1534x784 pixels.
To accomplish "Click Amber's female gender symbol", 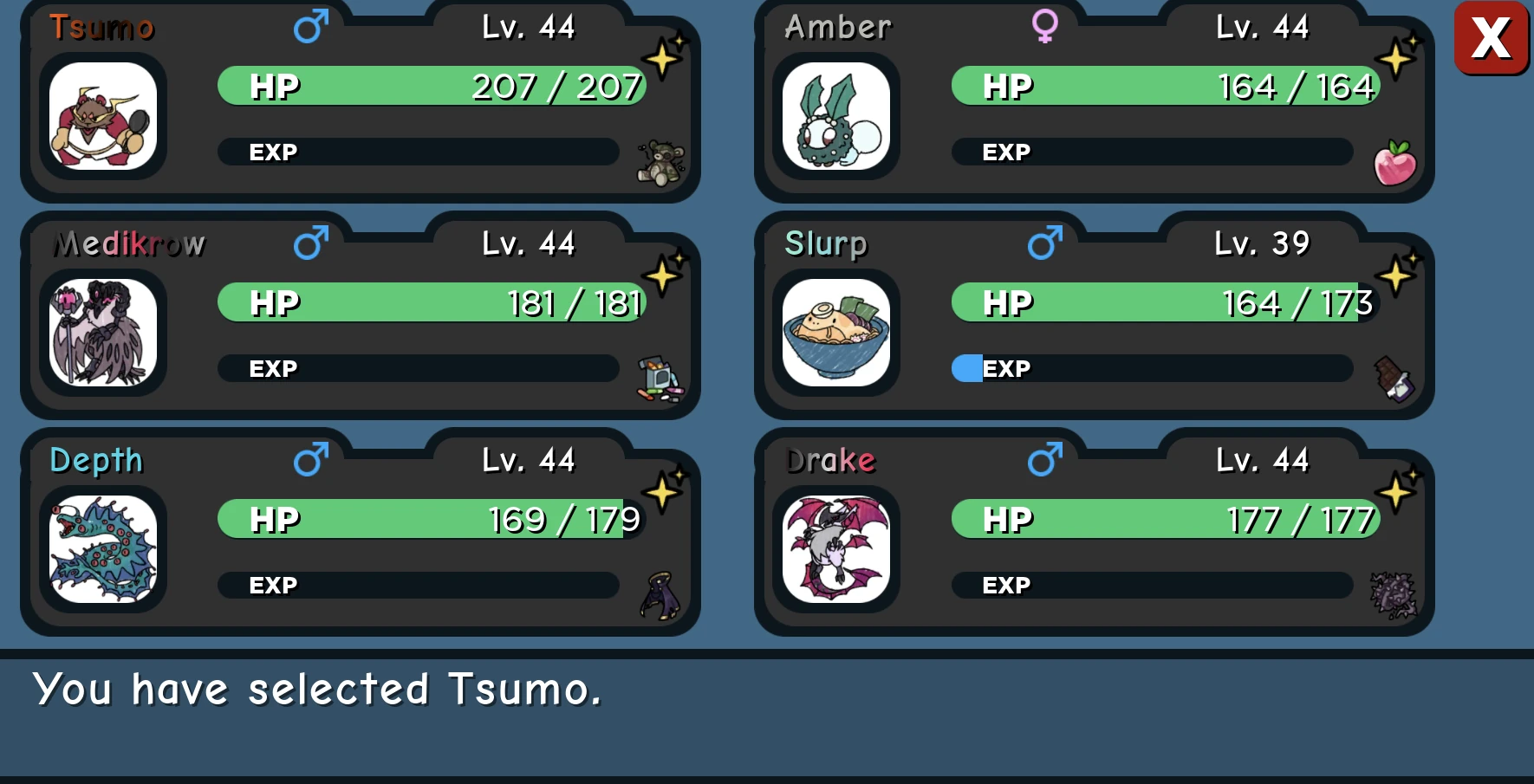I will click(x=1043, y=27).
